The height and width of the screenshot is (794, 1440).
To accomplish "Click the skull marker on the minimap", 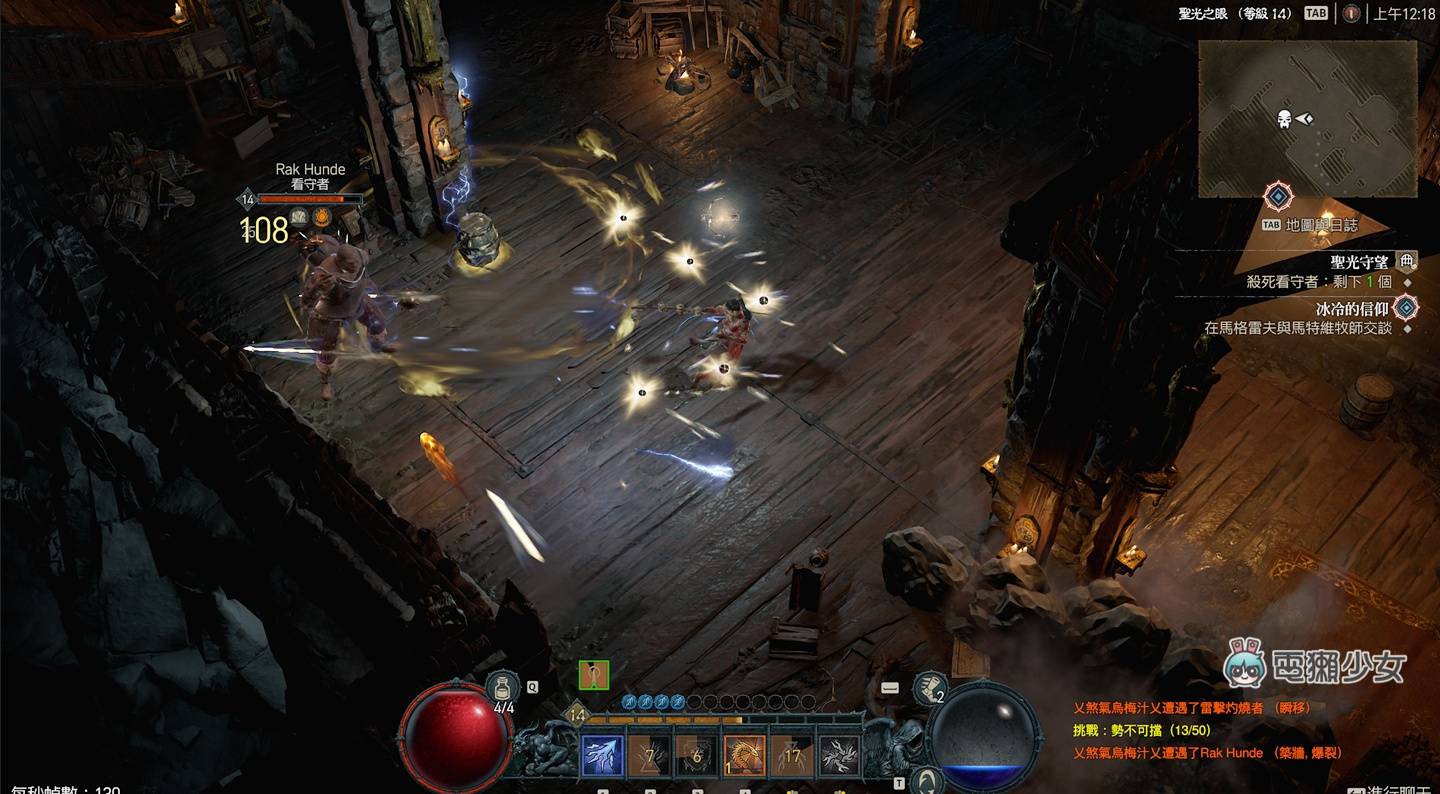I will coord(1284,119).
